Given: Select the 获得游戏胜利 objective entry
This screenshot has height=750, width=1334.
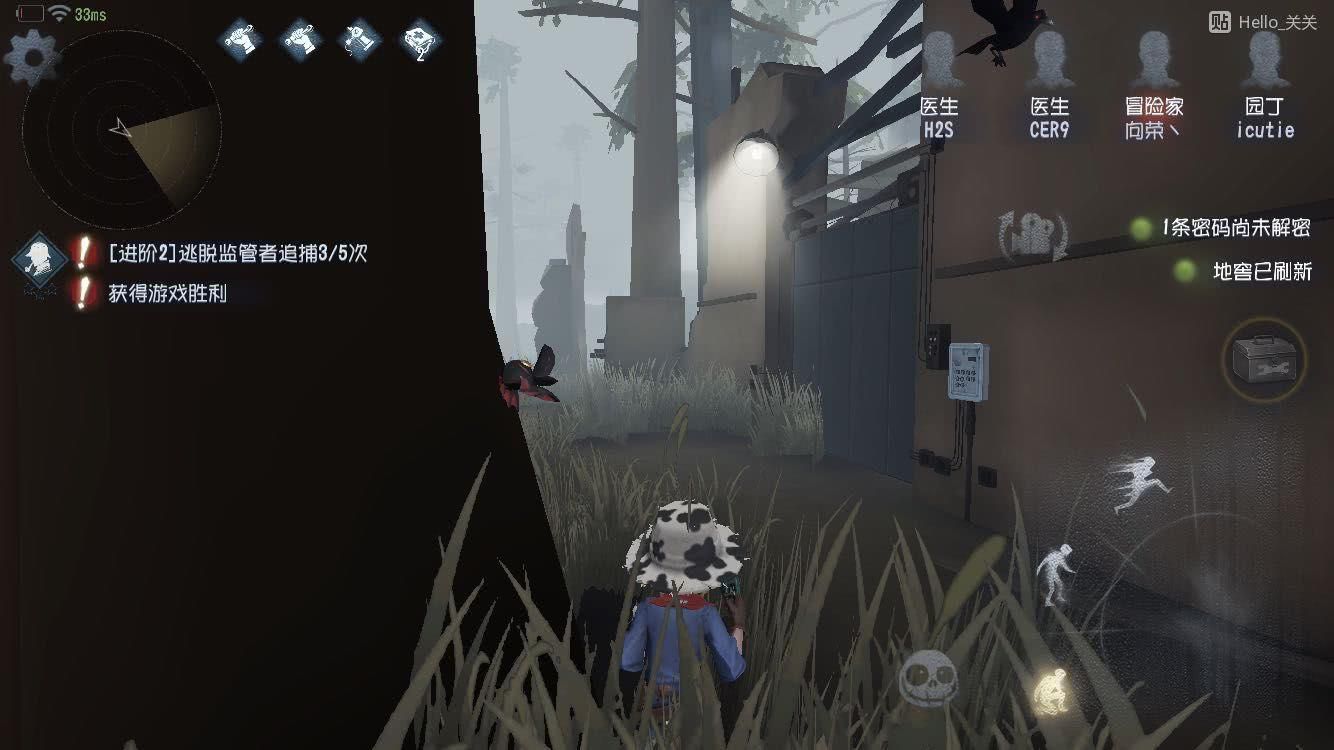Looking at the screenshot, I should (167, 293).
